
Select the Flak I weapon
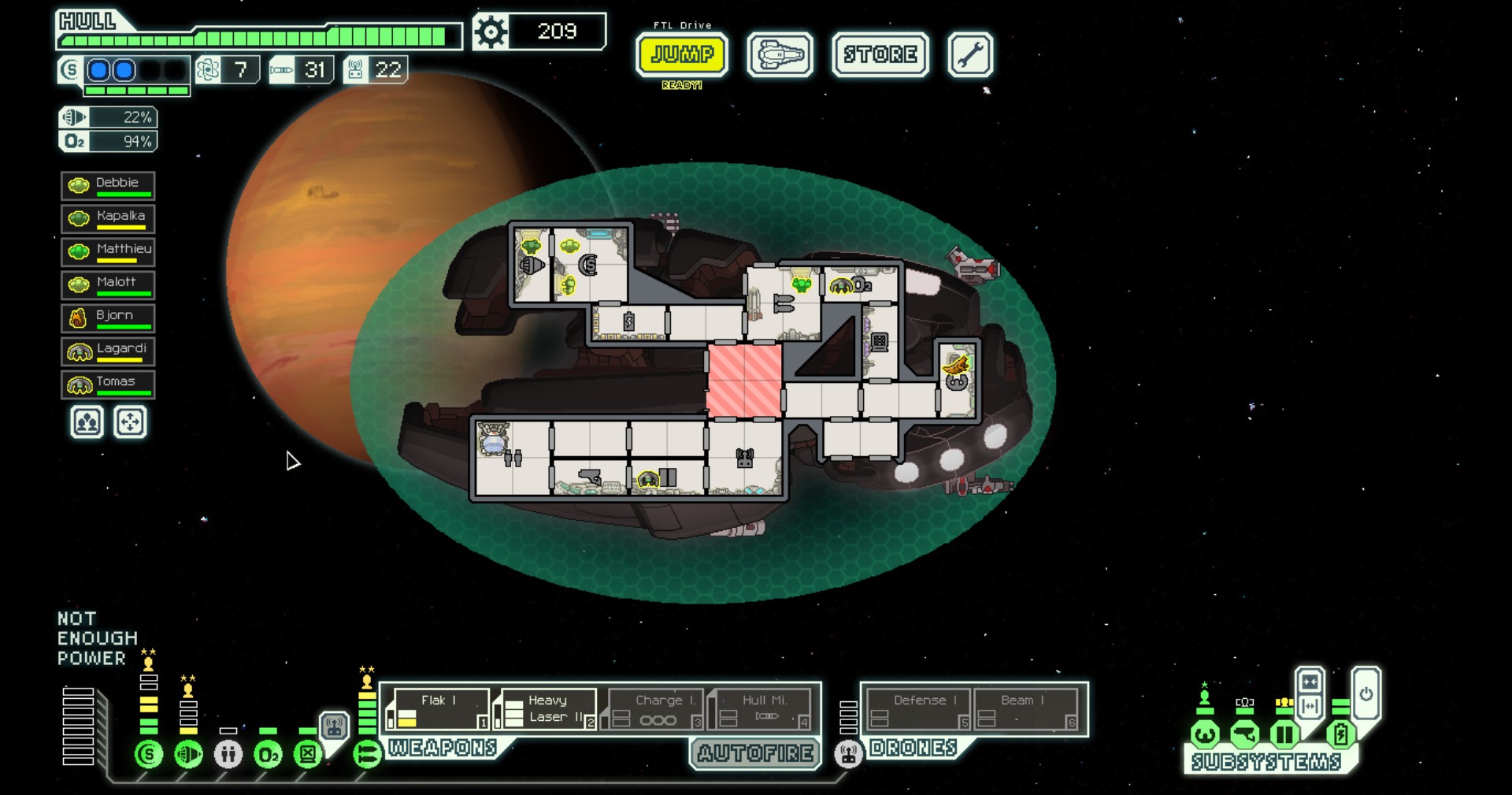(x=439, y=709)
